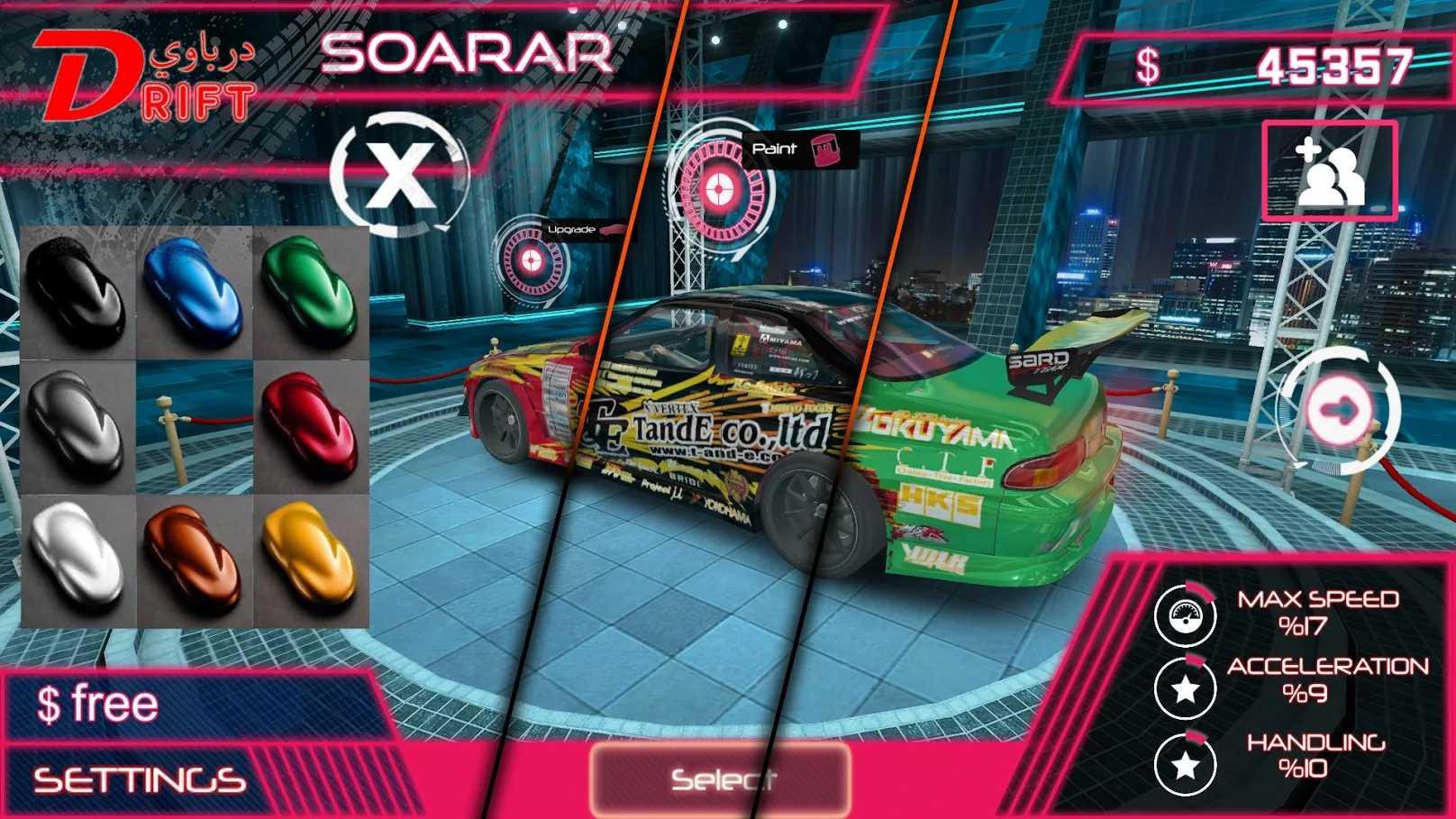Close the paint color panel with X
Image resolution: width=1456 pixels, height=819 pixels.
[x=397, y=175]
